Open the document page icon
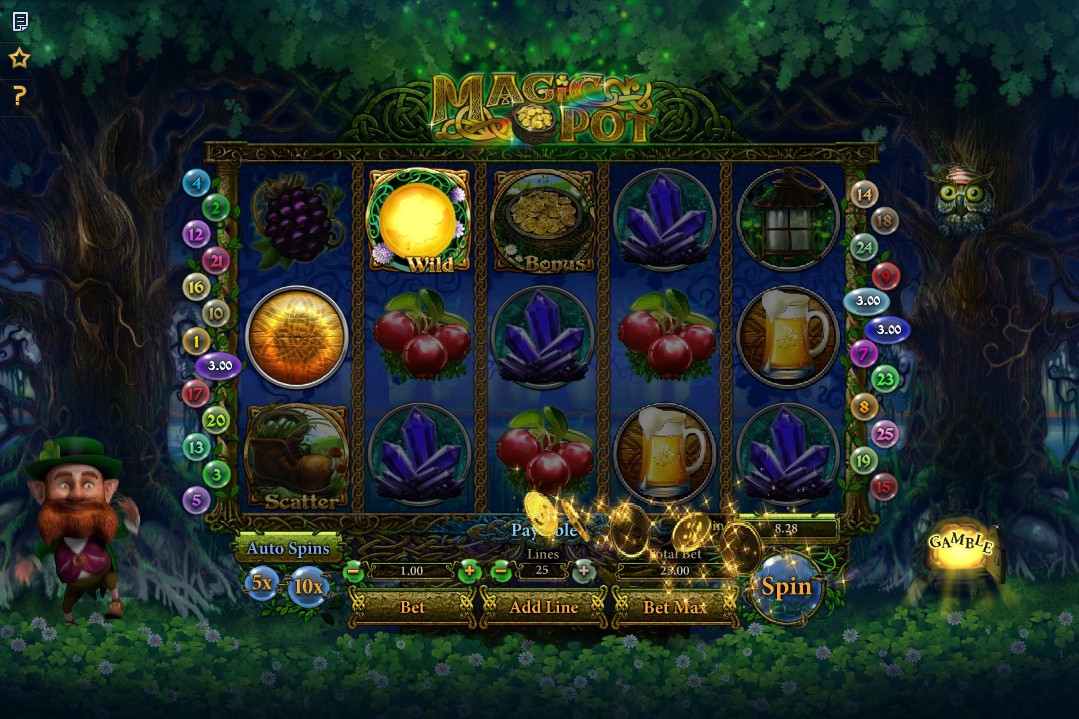 coord(19,21)
